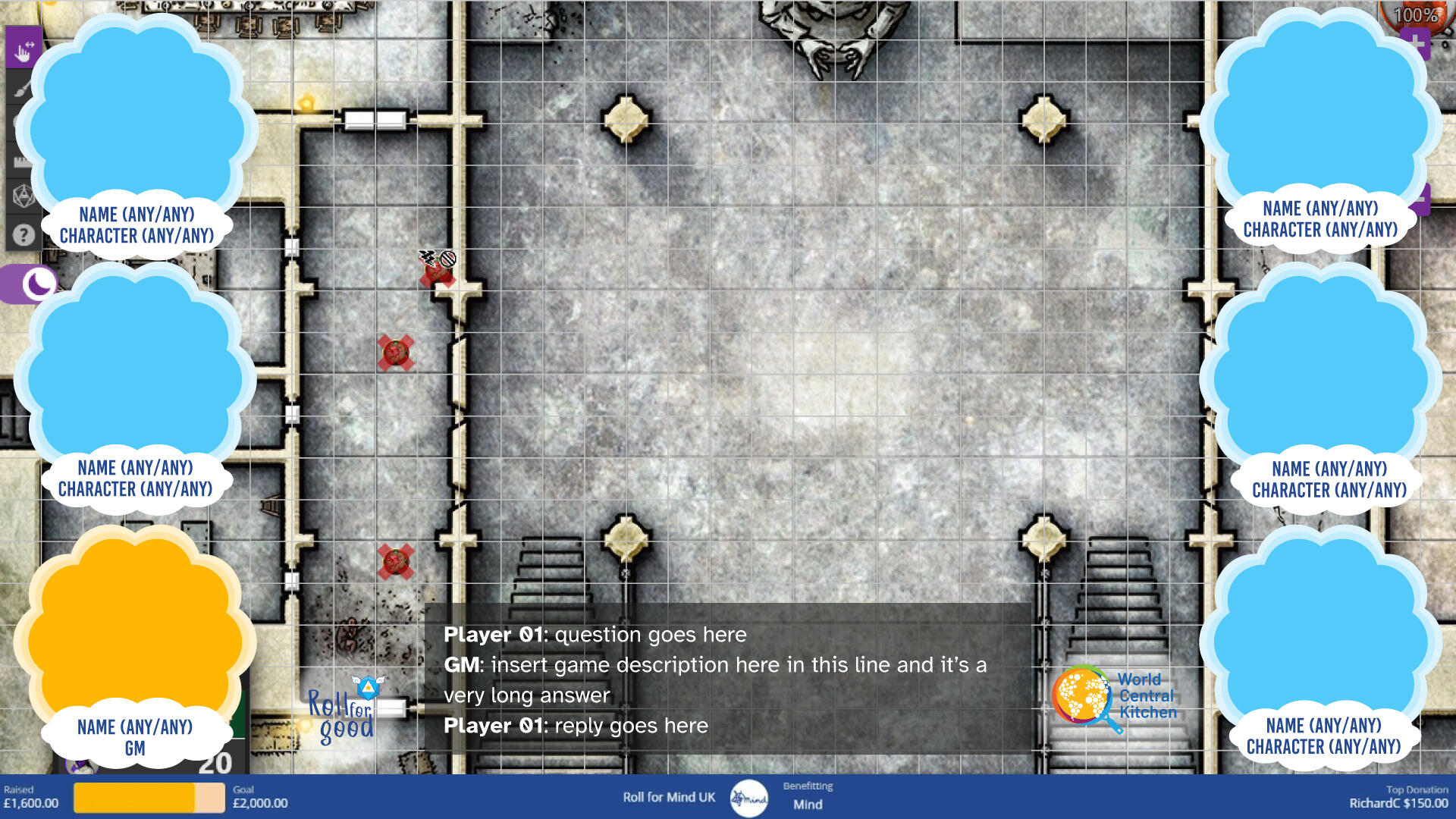Open the d20 dice roller
The height and width of the screenshot is (819, 1456).
click(x=23, y=196)
